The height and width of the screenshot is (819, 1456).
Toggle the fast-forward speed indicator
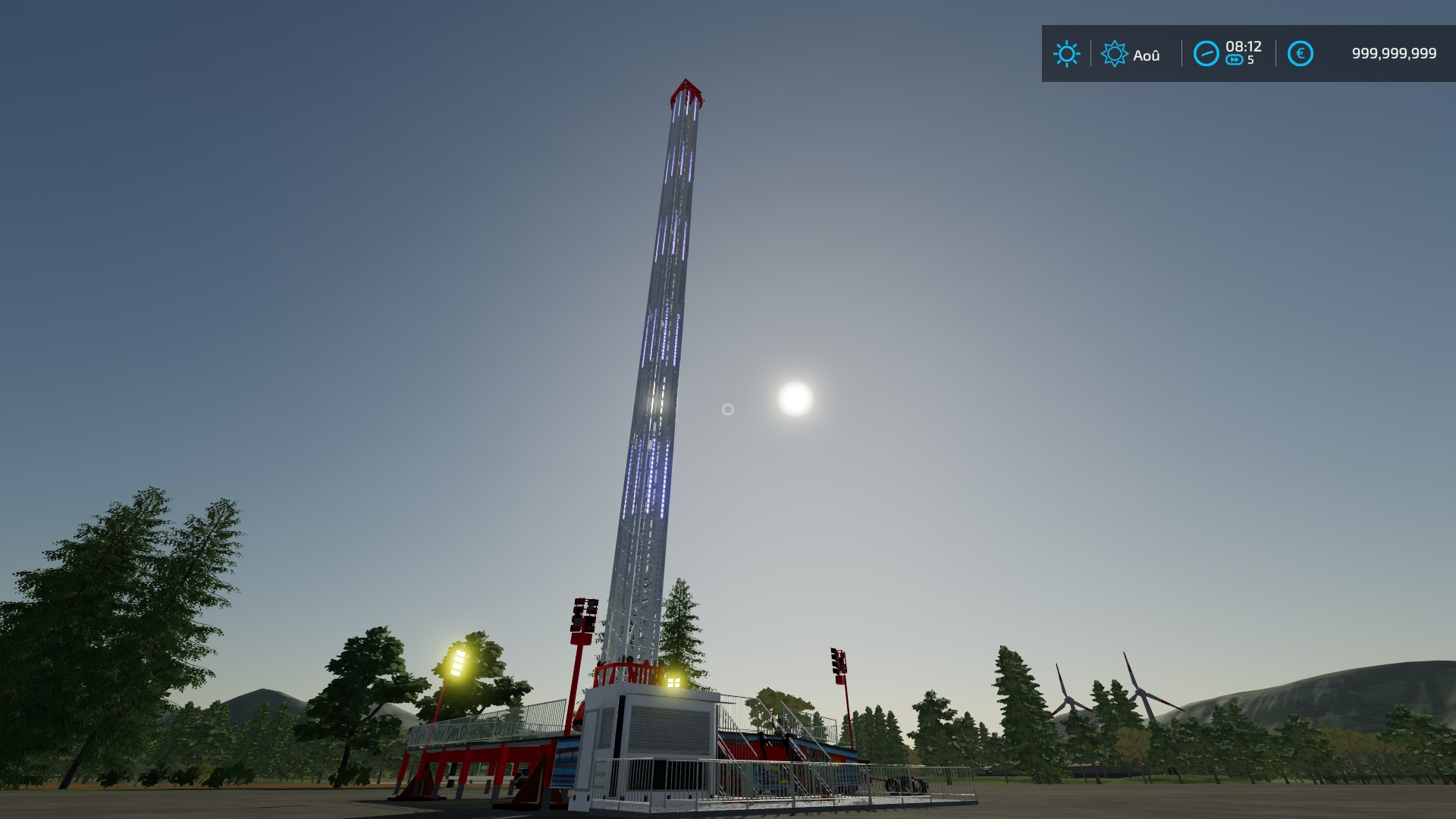pos(1235,59)
